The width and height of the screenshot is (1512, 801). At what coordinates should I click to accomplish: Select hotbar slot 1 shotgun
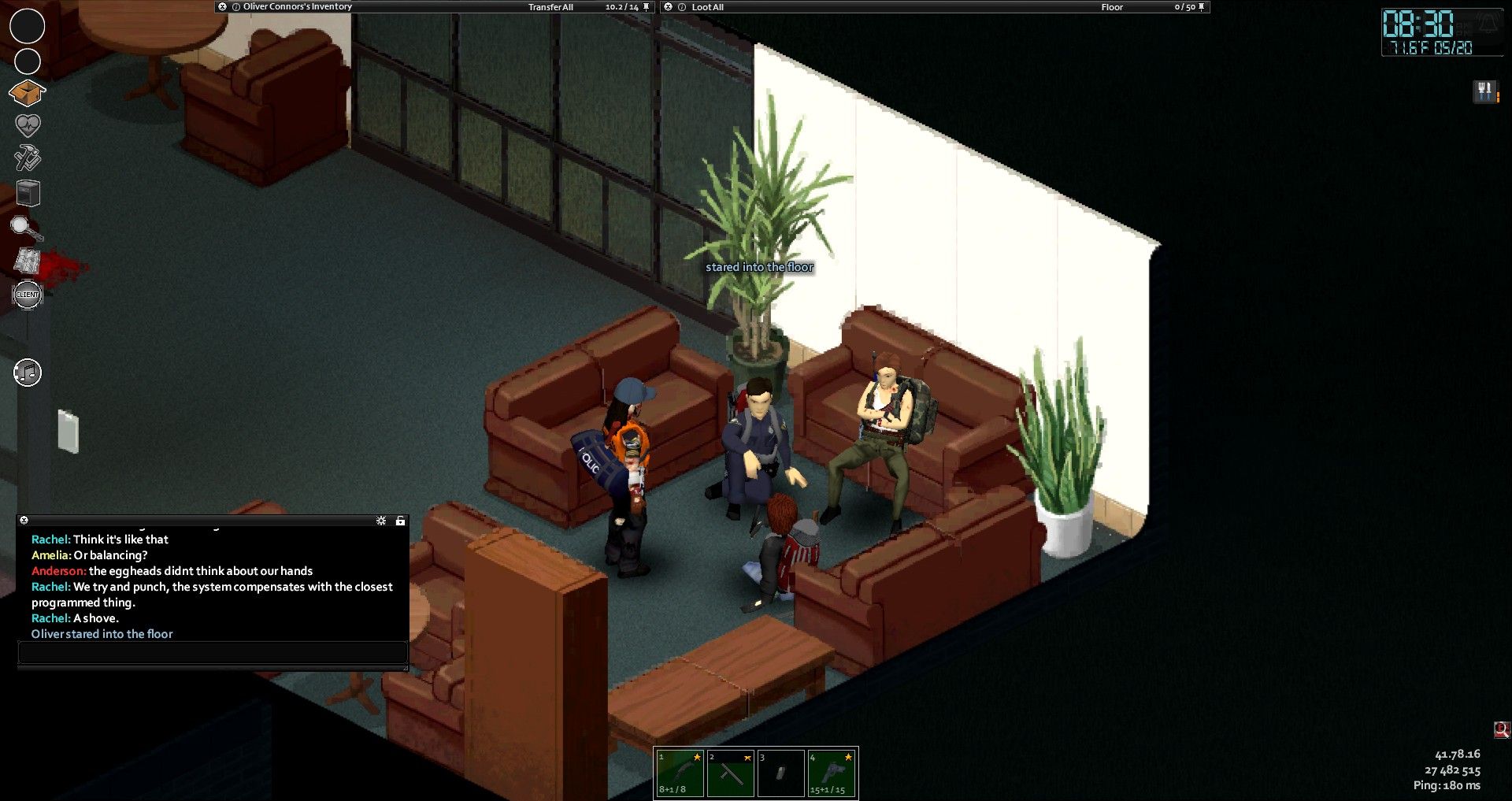tap(679, 773)
